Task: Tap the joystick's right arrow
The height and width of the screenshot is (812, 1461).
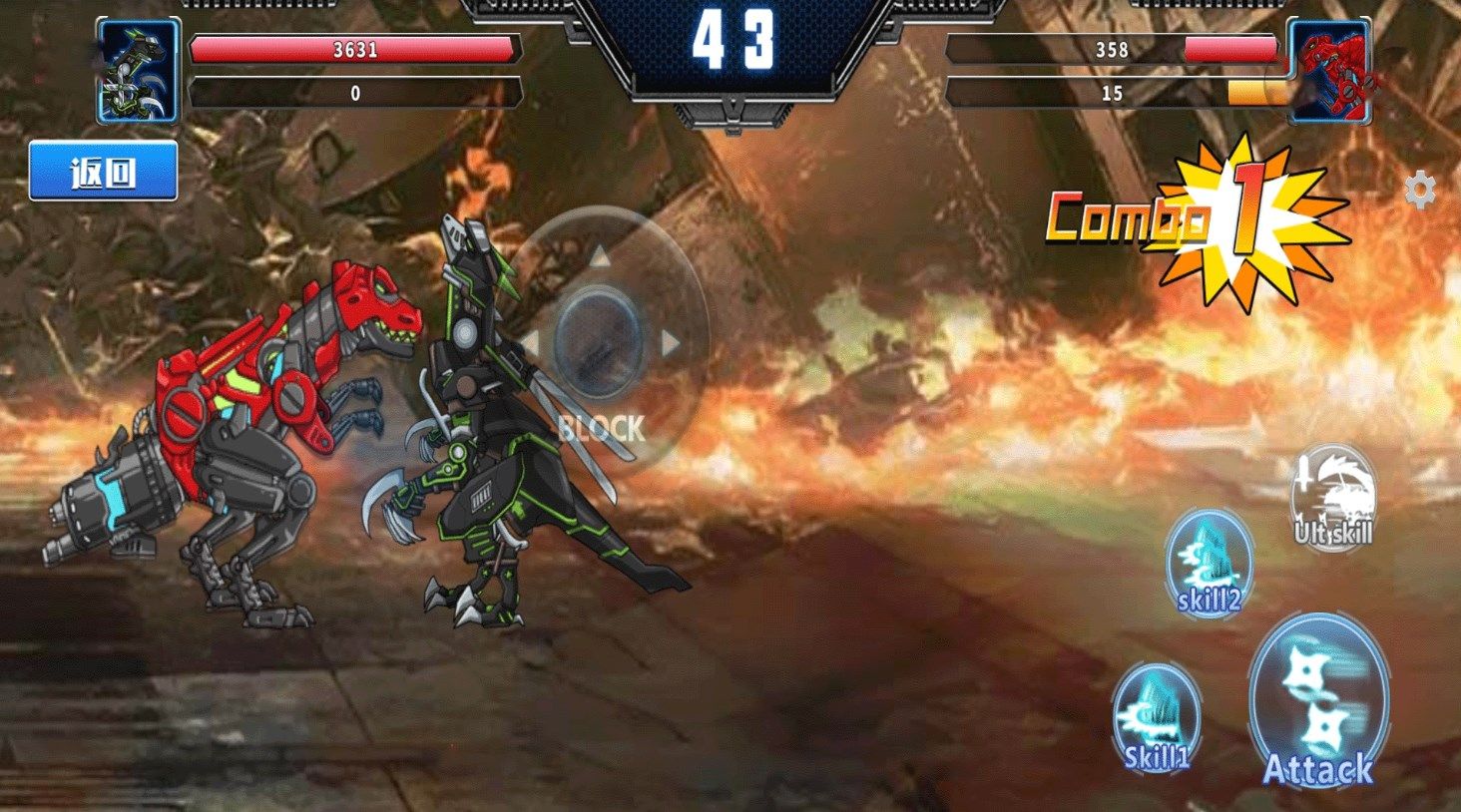Action: point(671,344)
